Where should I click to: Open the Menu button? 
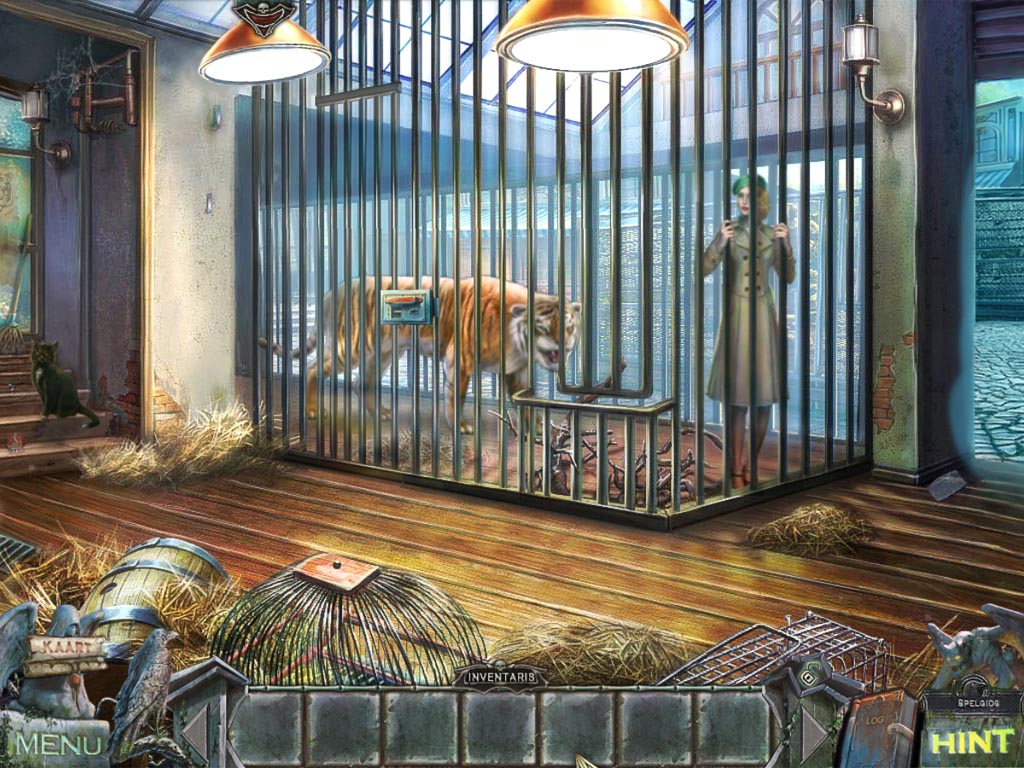click(x=58, y=744)
